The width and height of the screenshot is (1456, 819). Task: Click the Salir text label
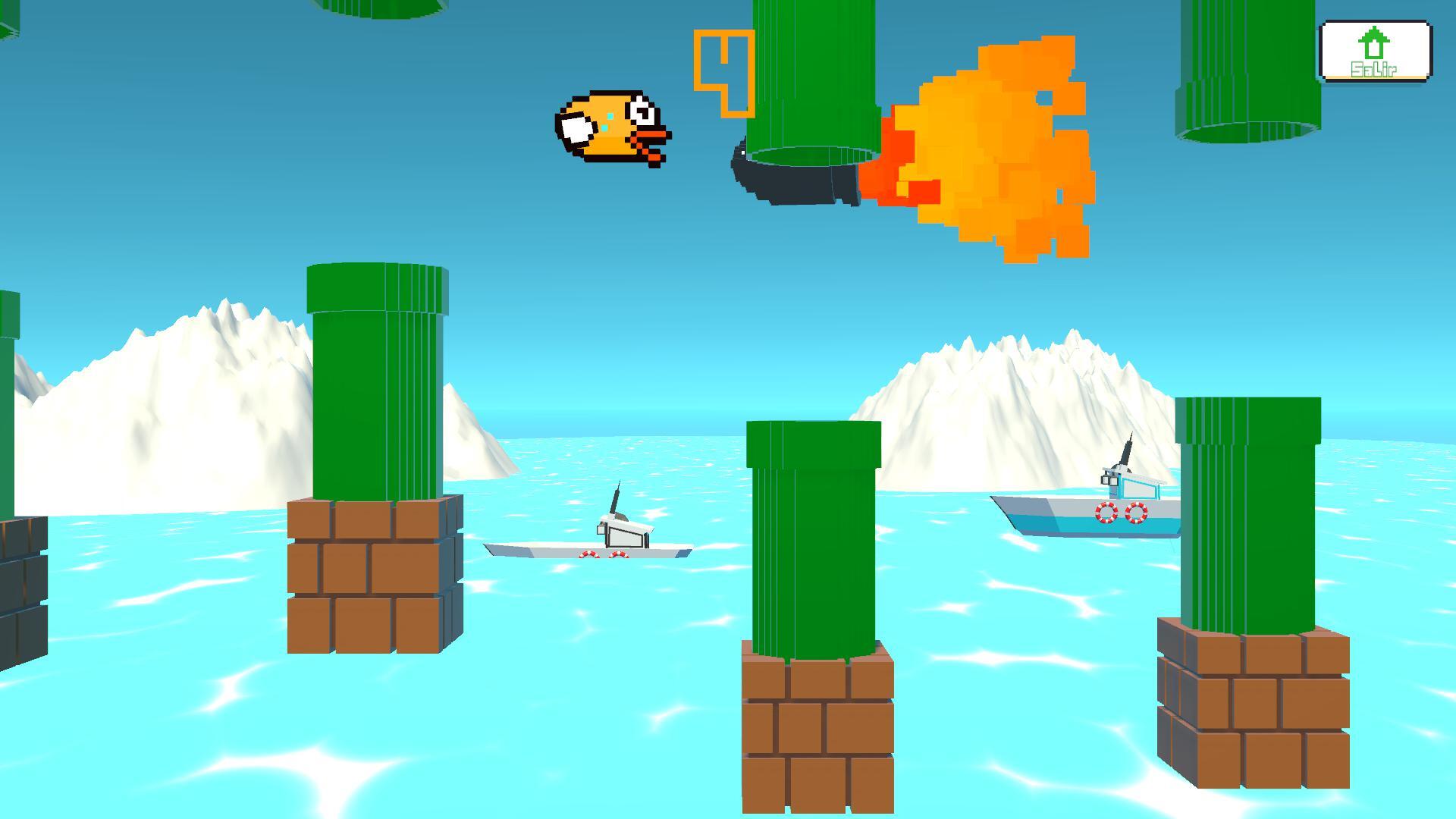coord(1374,70)
